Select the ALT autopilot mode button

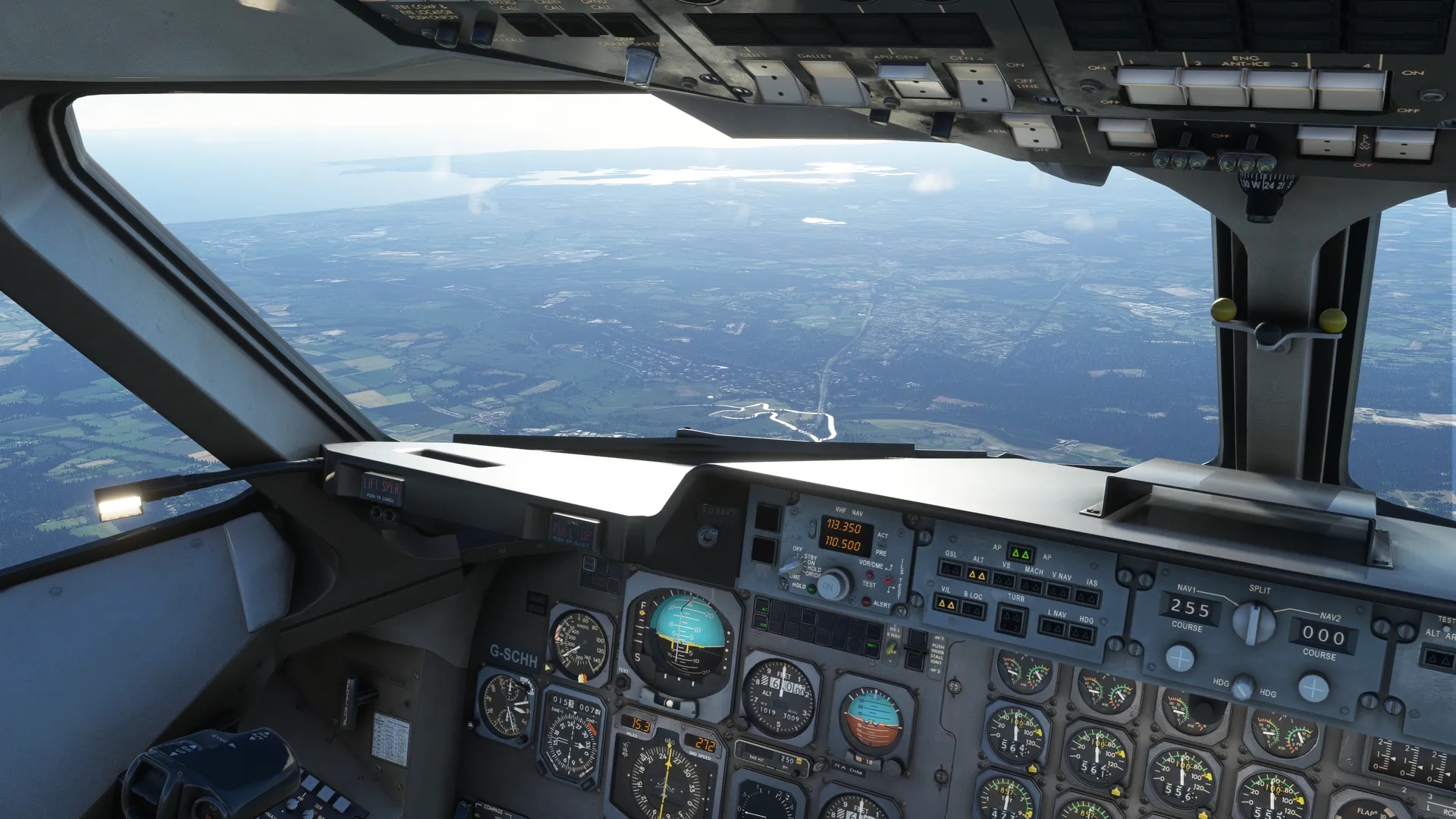[x=977, y=576]
